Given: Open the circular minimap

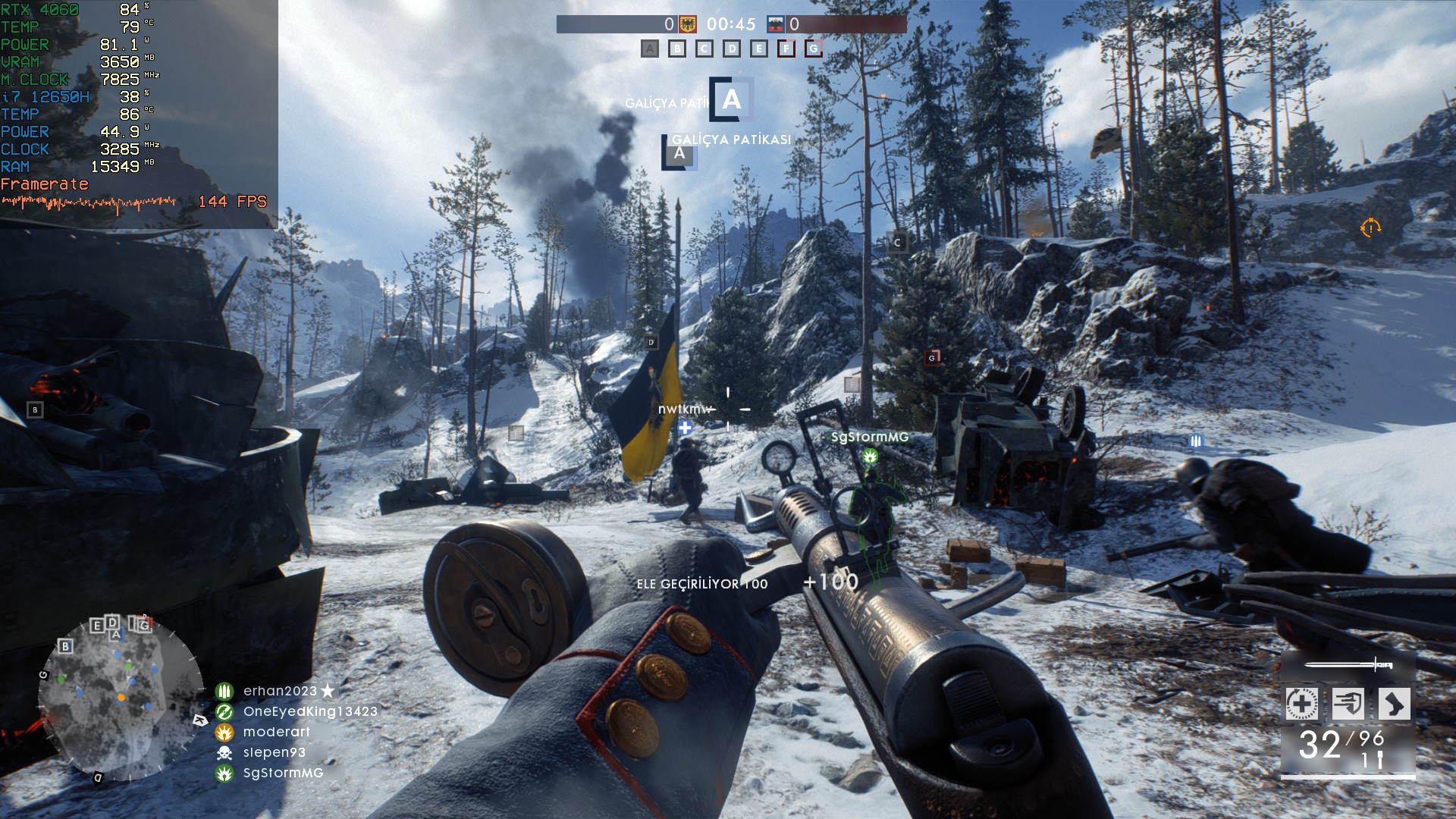Looking at the screenshot, I should pyautogui.click(x=121, y=698).
